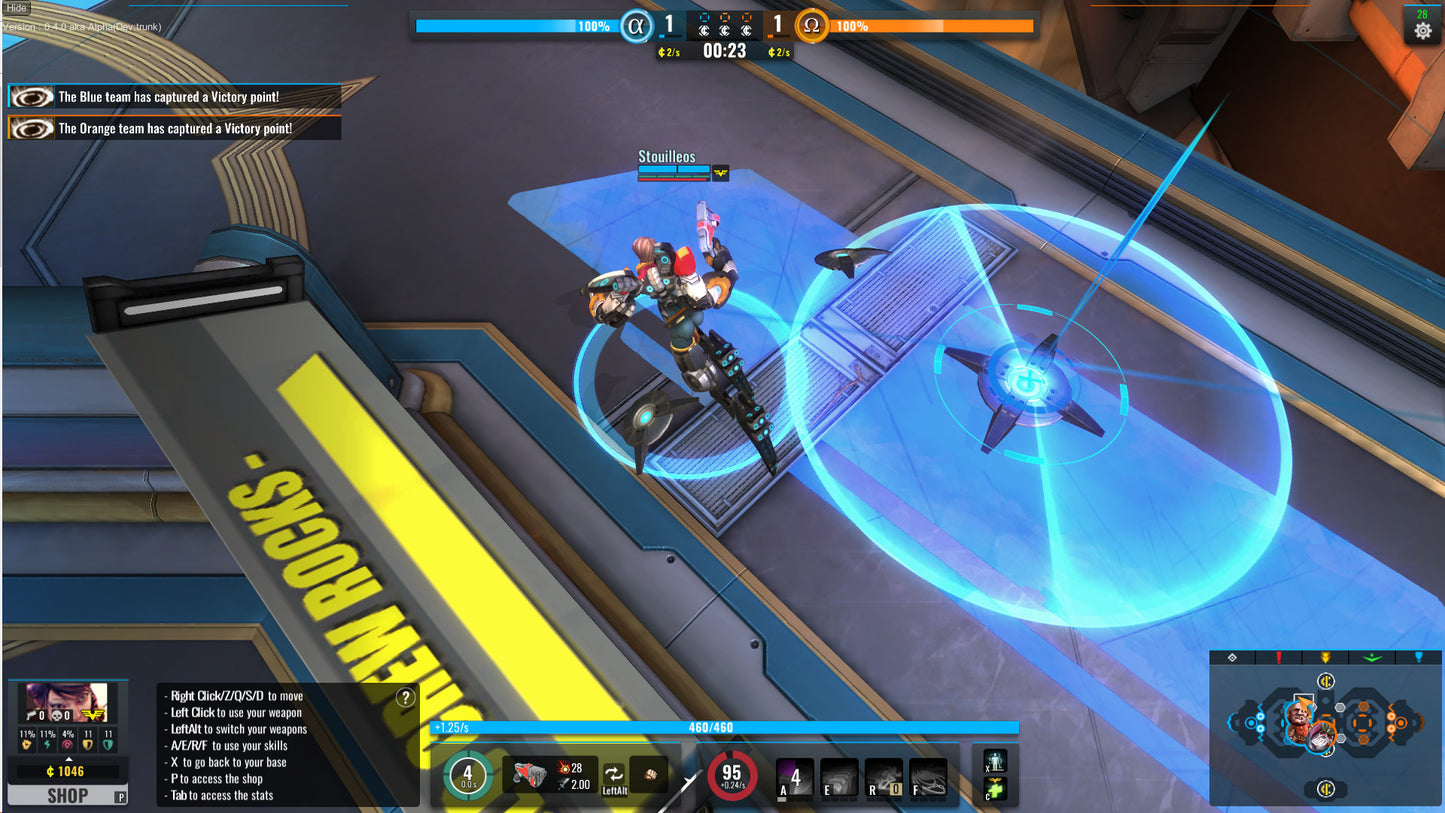This screenshot has width=1445, height=813.
Task: Activate the F skill icon
Action: tap(928, 777)
